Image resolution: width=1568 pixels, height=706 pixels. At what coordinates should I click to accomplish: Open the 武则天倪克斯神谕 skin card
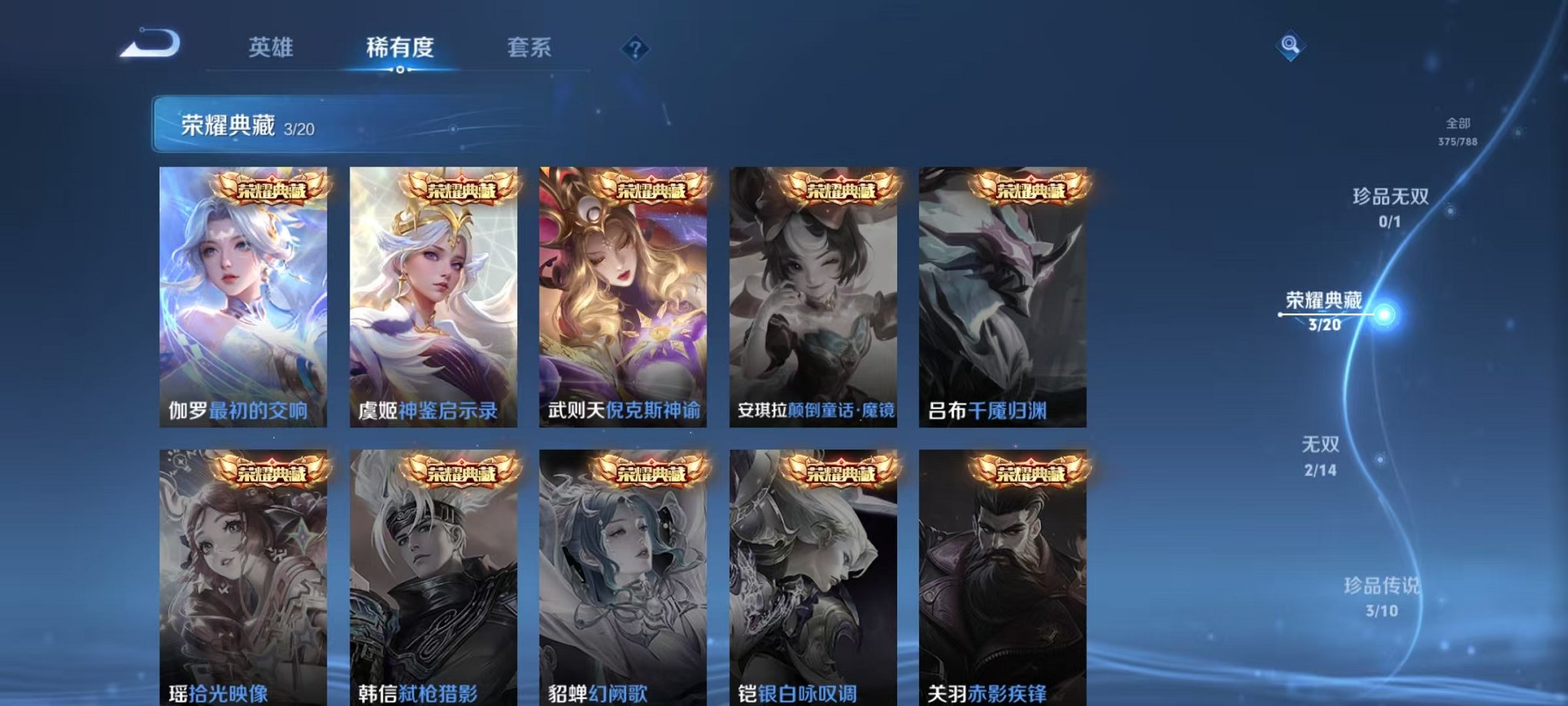623,296
